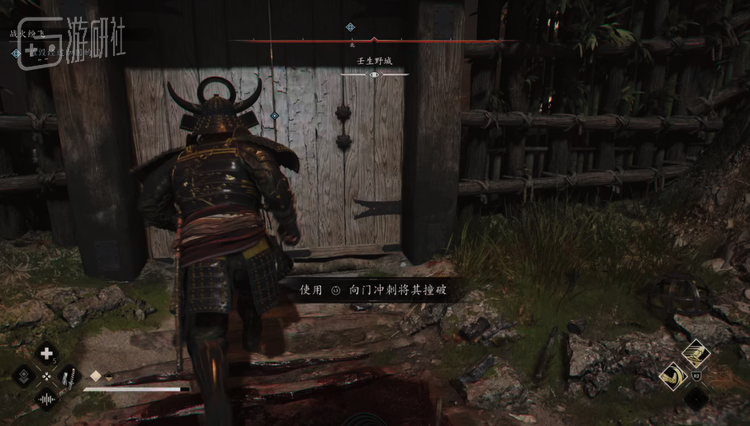Activate the golden curved slash skill
This screenshot has width=750, height=426.
coord(673,375)
